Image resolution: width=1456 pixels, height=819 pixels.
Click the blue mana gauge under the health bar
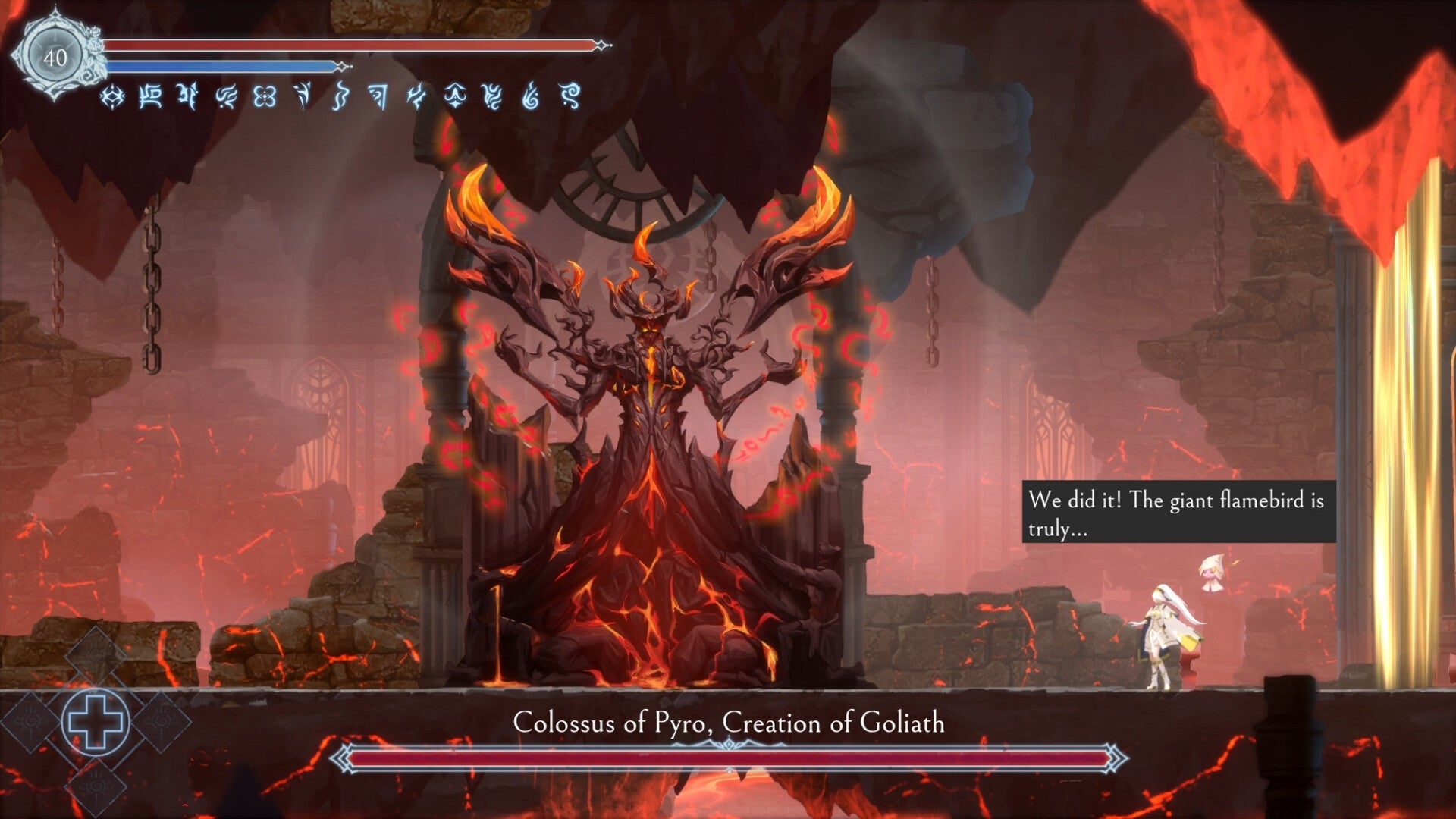[220, 66]
